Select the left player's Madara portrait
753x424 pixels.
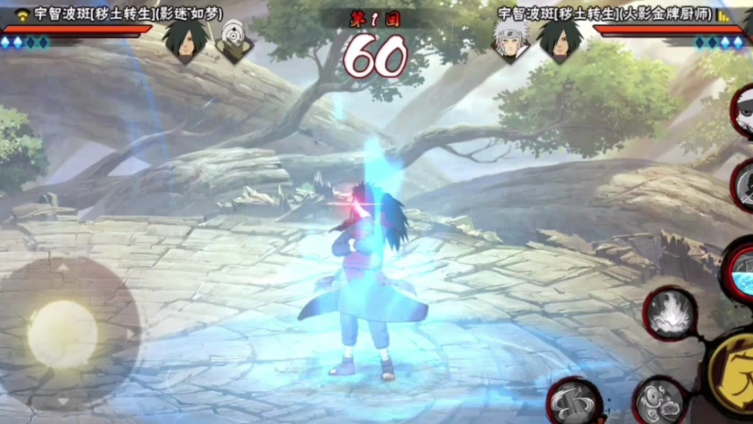click(187, 40)
